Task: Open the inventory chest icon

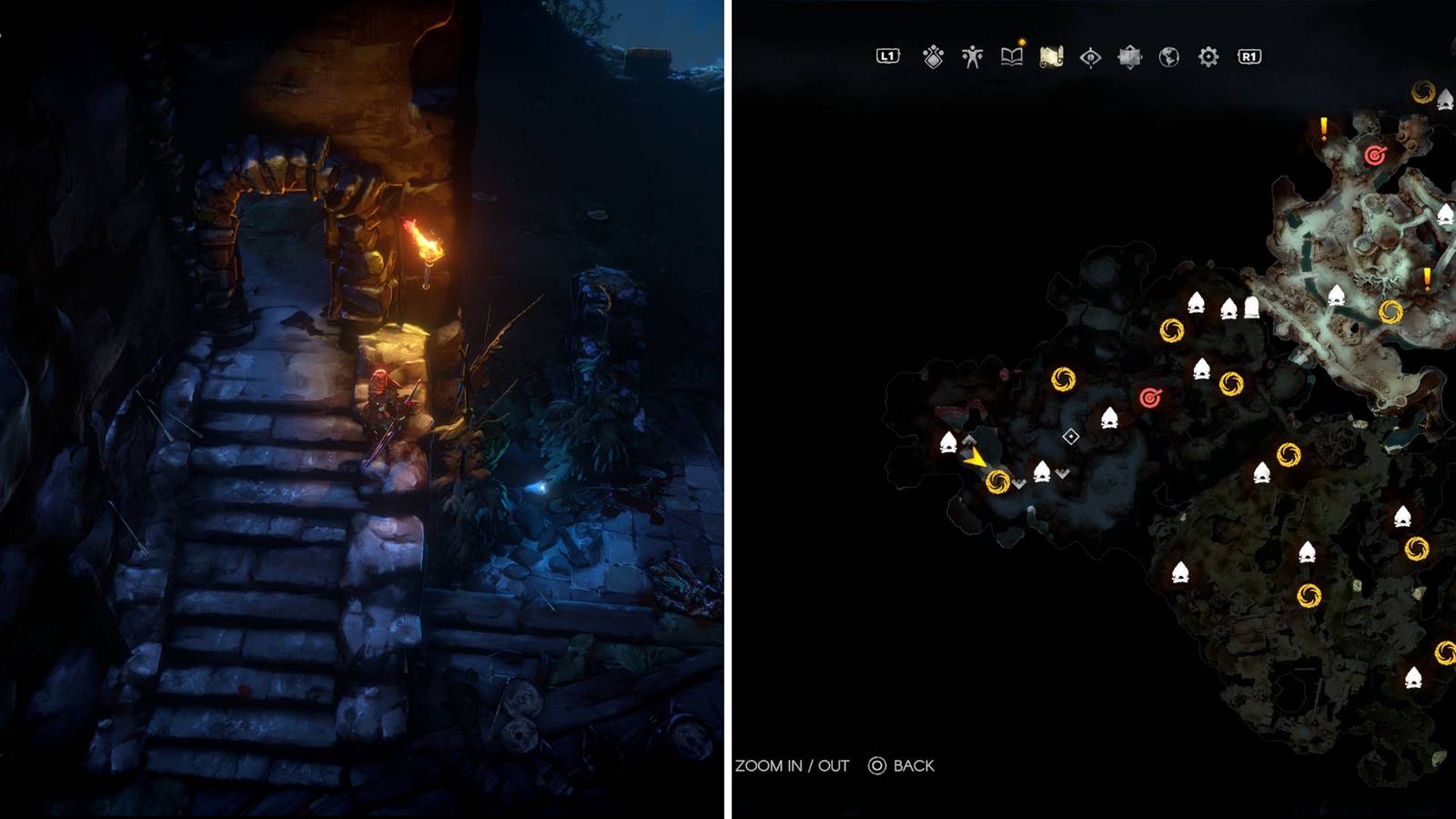Action: pos(1128,56)
